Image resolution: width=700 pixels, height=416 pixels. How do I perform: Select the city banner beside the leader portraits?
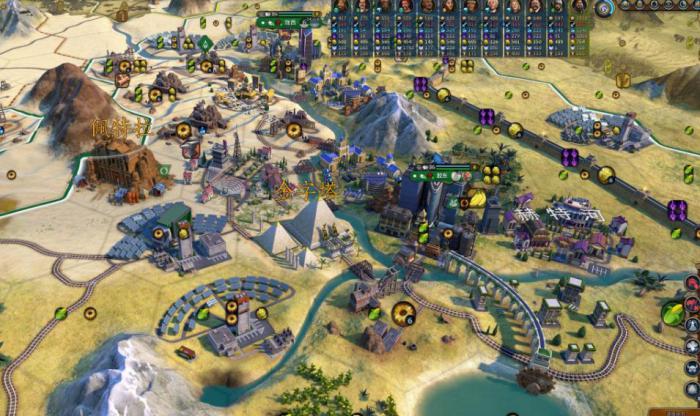click(x=290, y=20)
